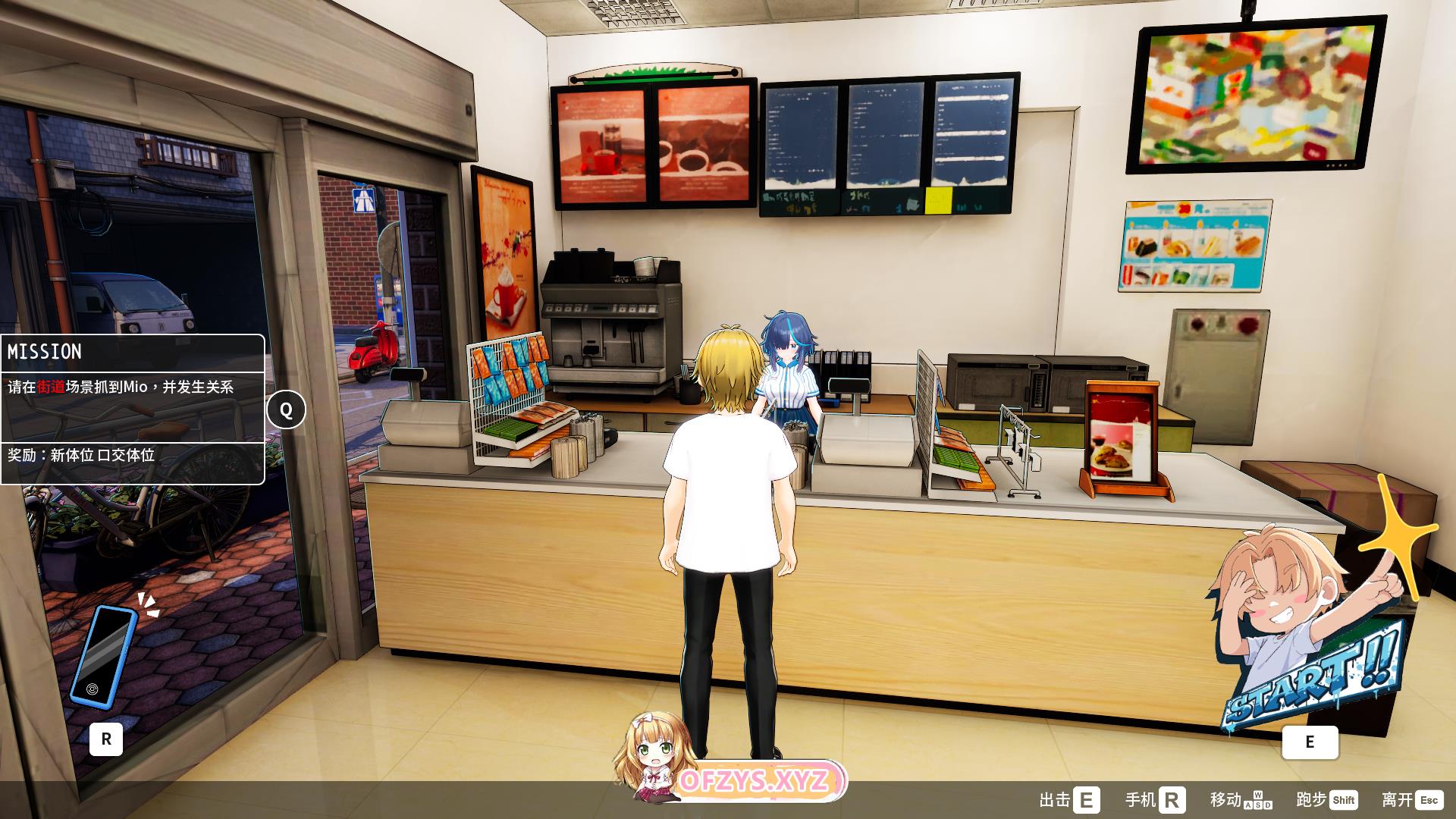Screen dimensions: 1456x819
Task: Select the MISSION objective panel
Action: (133, 409)
